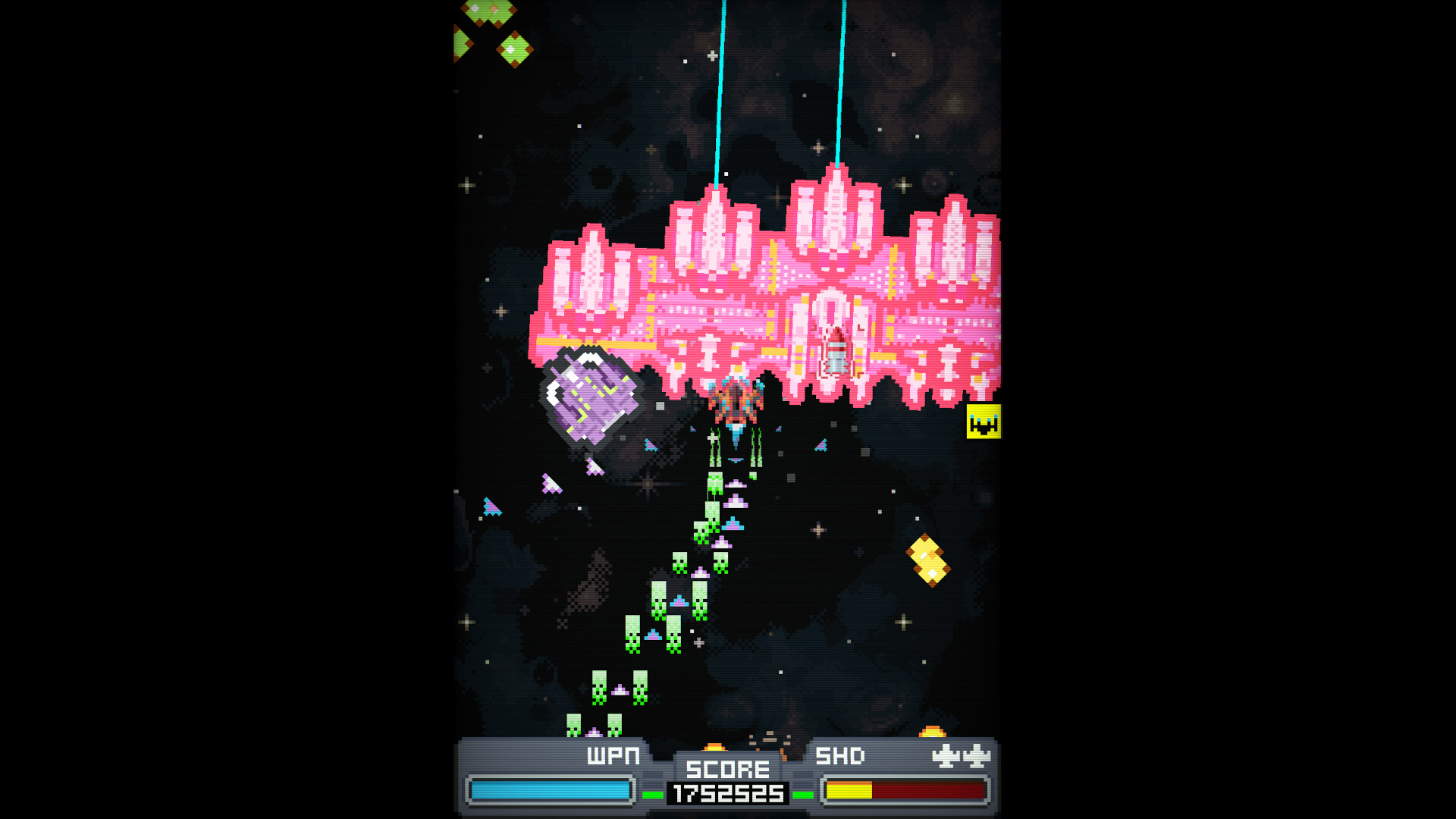Image resolution: width=1456 pixels, height=819 pixels.
Task: Click a cyan laser beam fired by the boss
Action: 719,91
